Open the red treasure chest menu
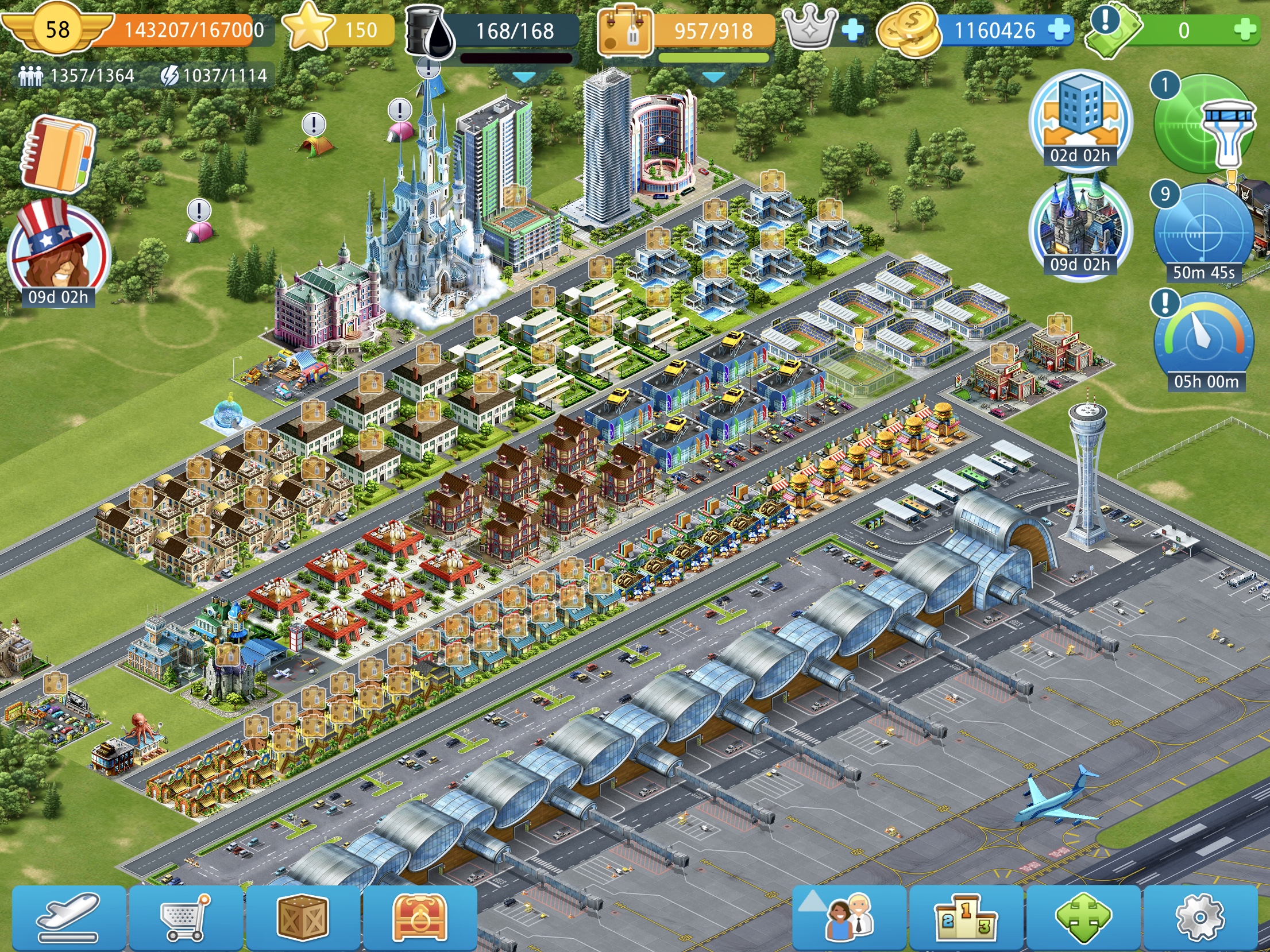This screenshot has width=1270, height=952. [x=420, y=917]
